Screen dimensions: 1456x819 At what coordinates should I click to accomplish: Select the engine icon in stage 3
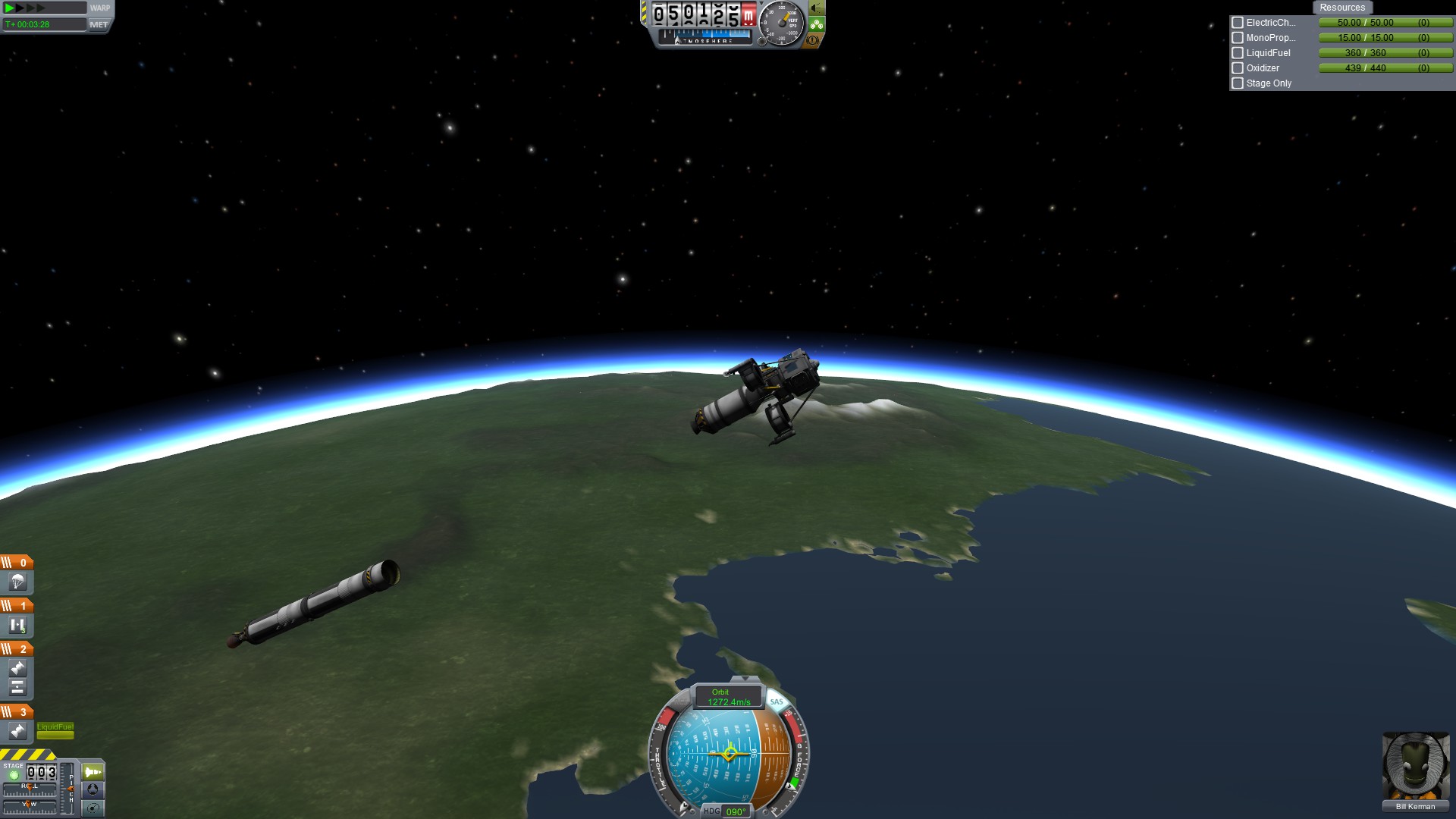coord(17,731)
